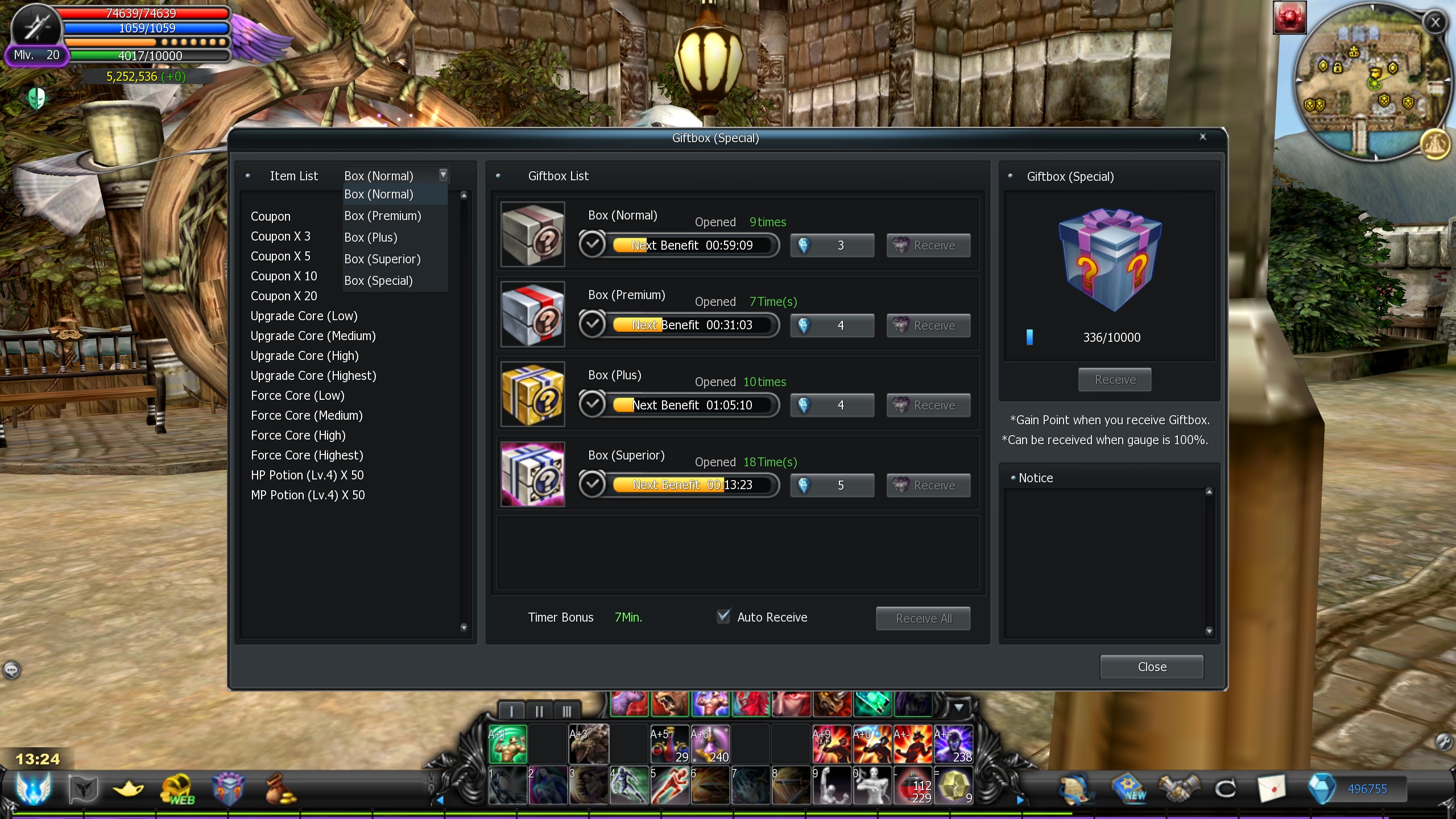
Task: Select the Box (Plus) gold giftbox thumbnail
Action: click(x=533, y=394)
